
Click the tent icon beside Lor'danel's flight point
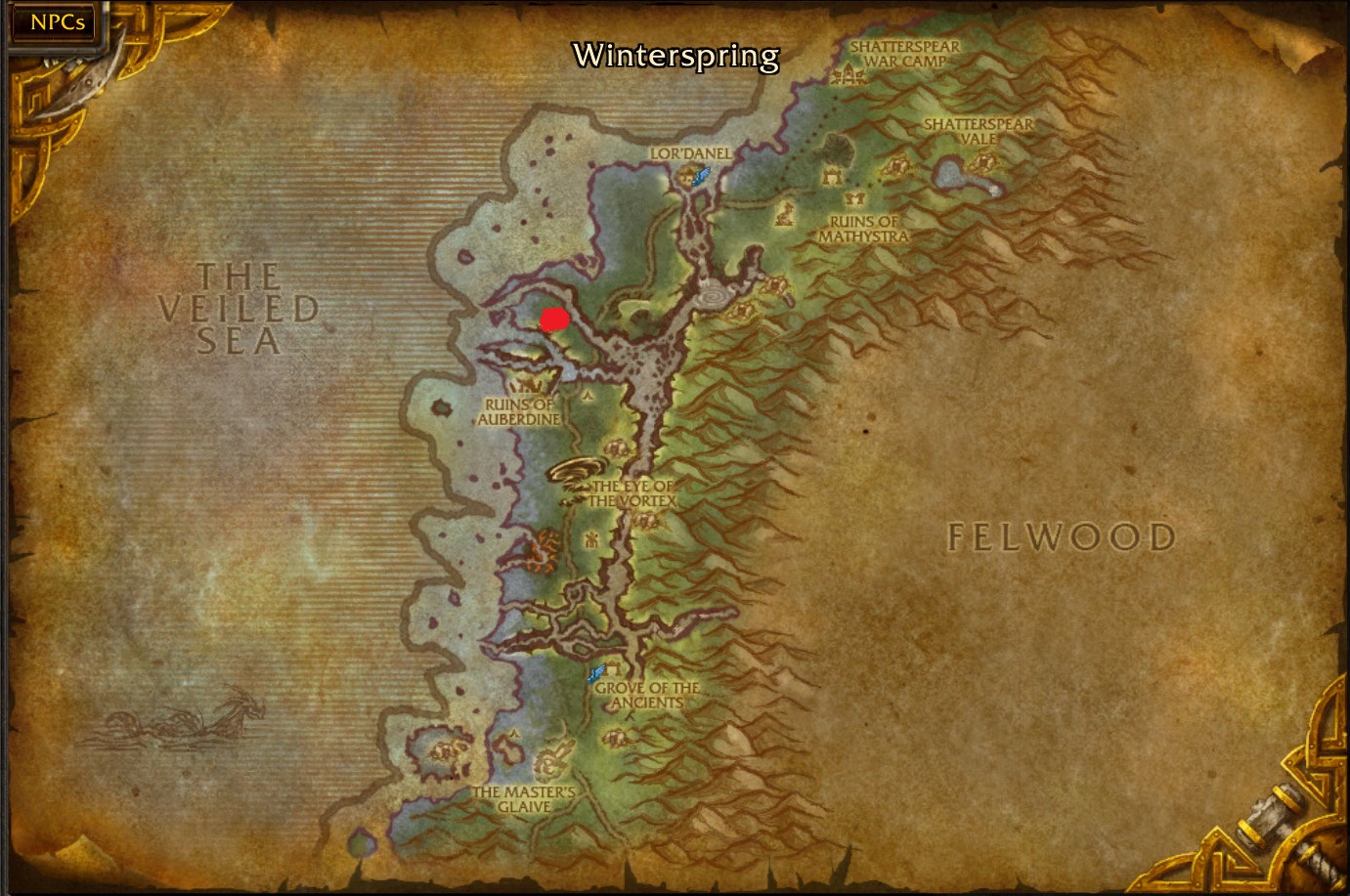tap(686, 175)
